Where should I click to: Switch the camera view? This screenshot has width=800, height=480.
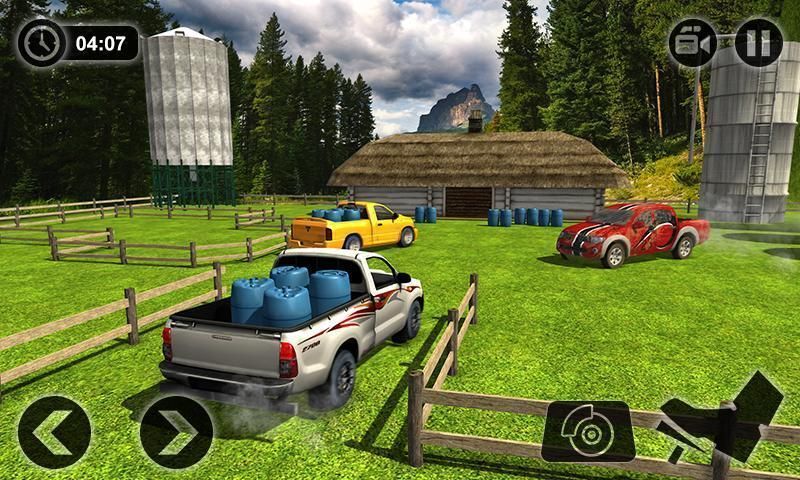(693, 43)
